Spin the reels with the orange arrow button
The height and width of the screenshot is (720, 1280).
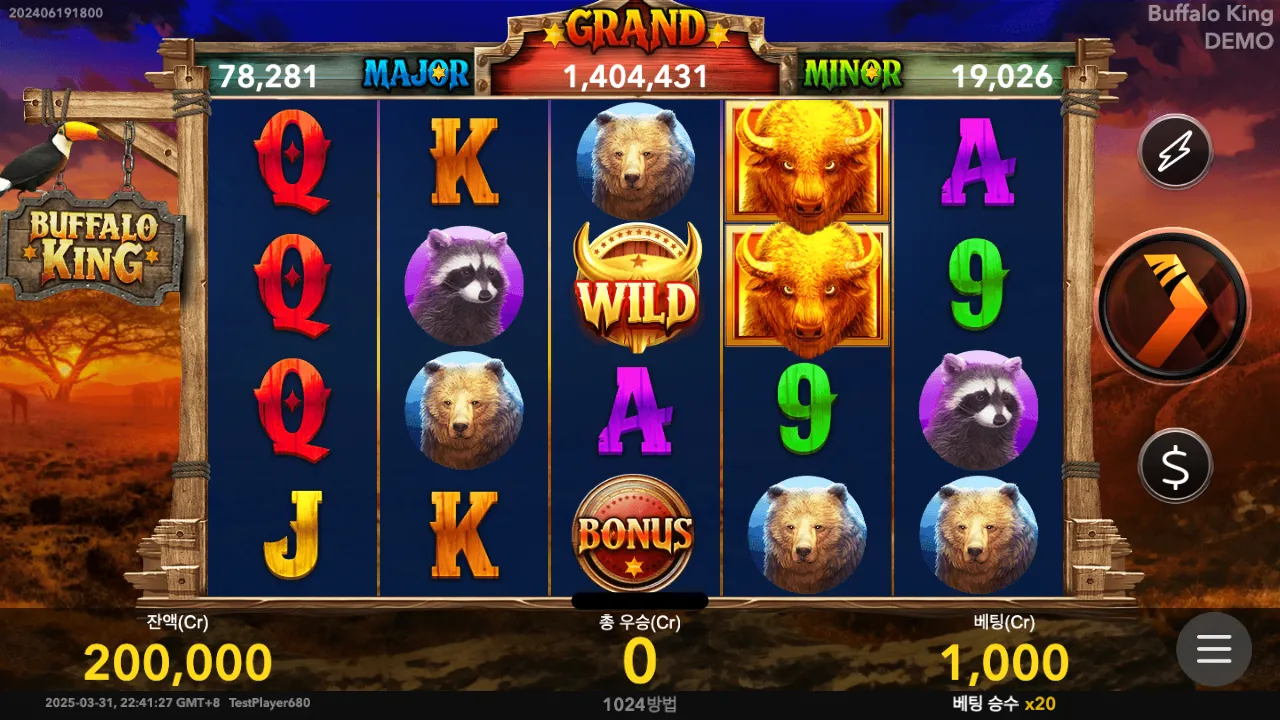1172,305
